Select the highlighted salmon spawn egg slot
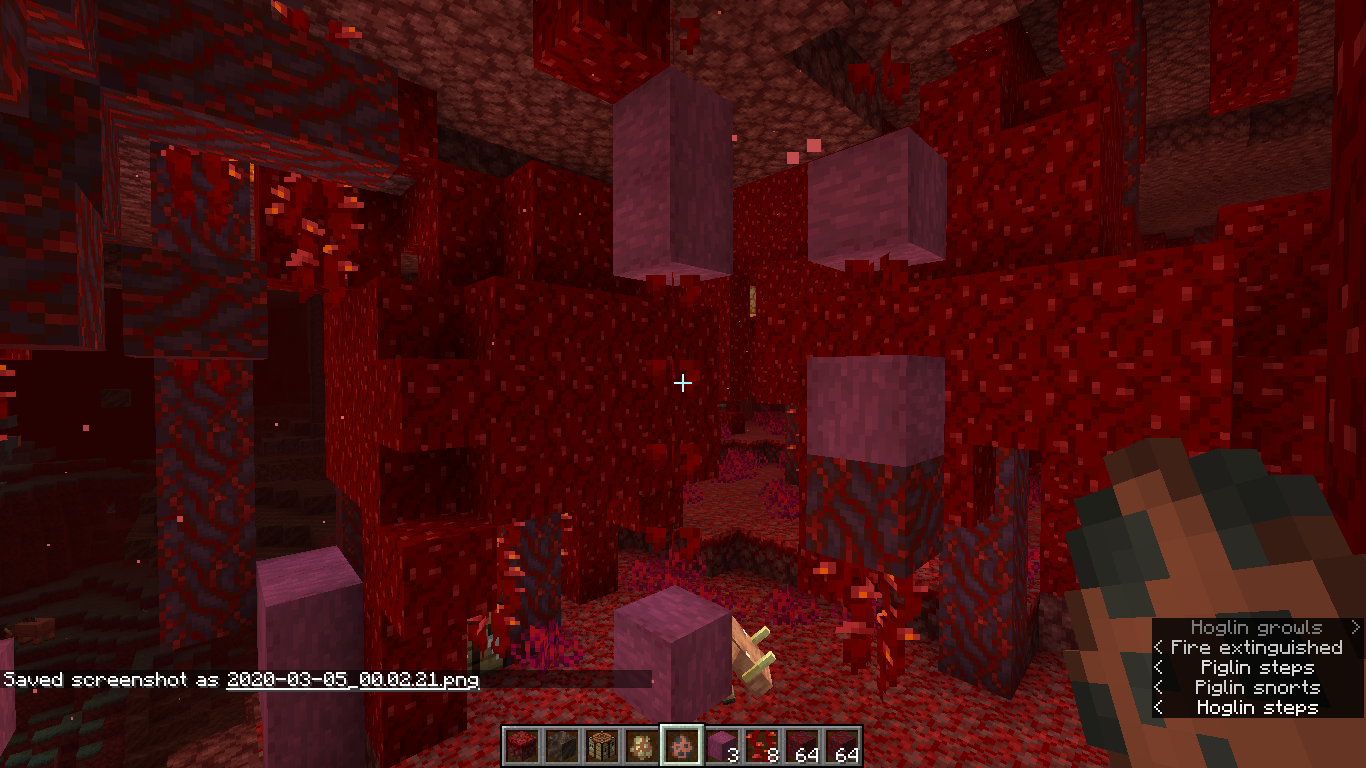The width and height of the screenshot is (1366, 768). (681, 746)
